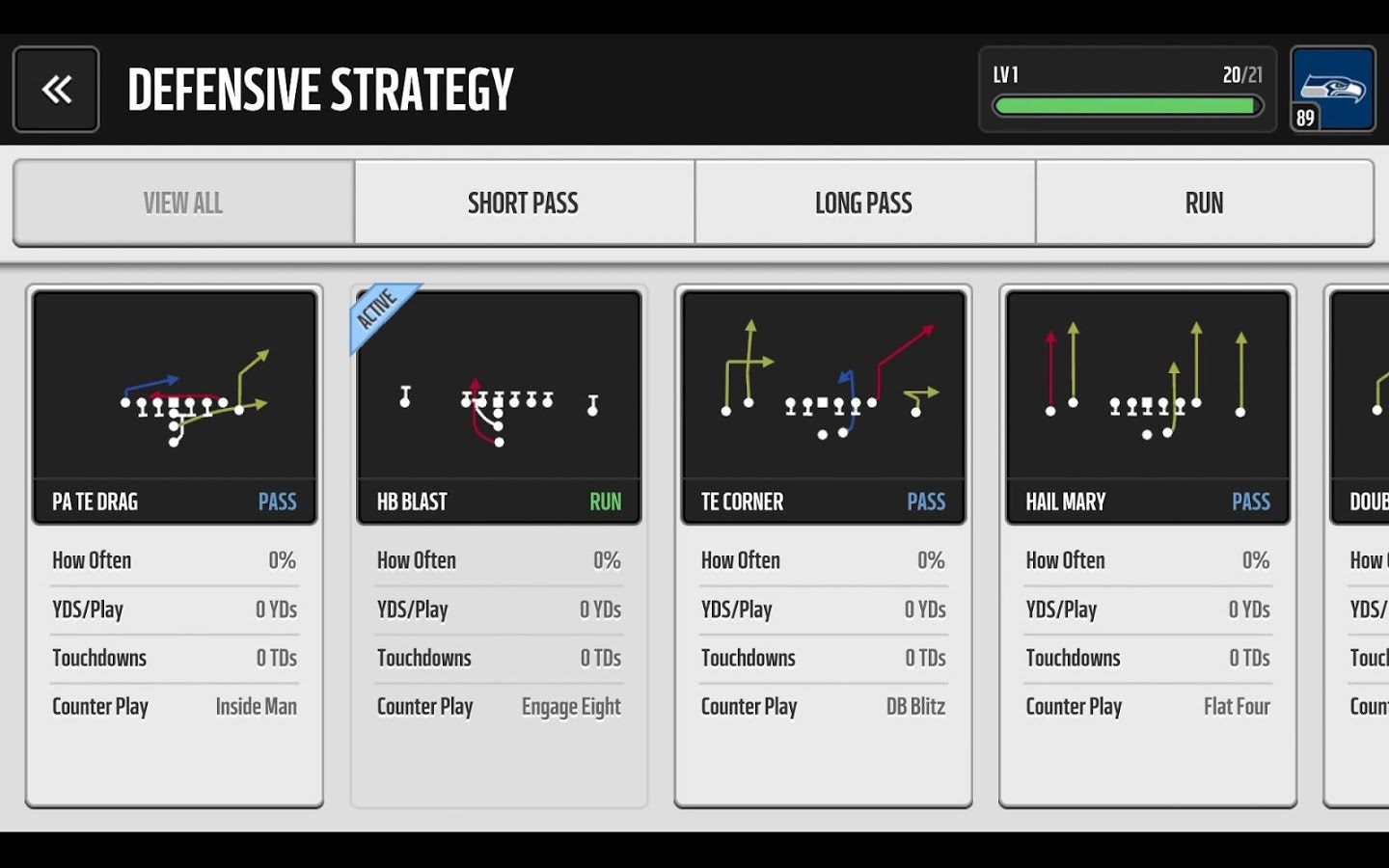Open the TE CORNER play diagram

point(822,386)
